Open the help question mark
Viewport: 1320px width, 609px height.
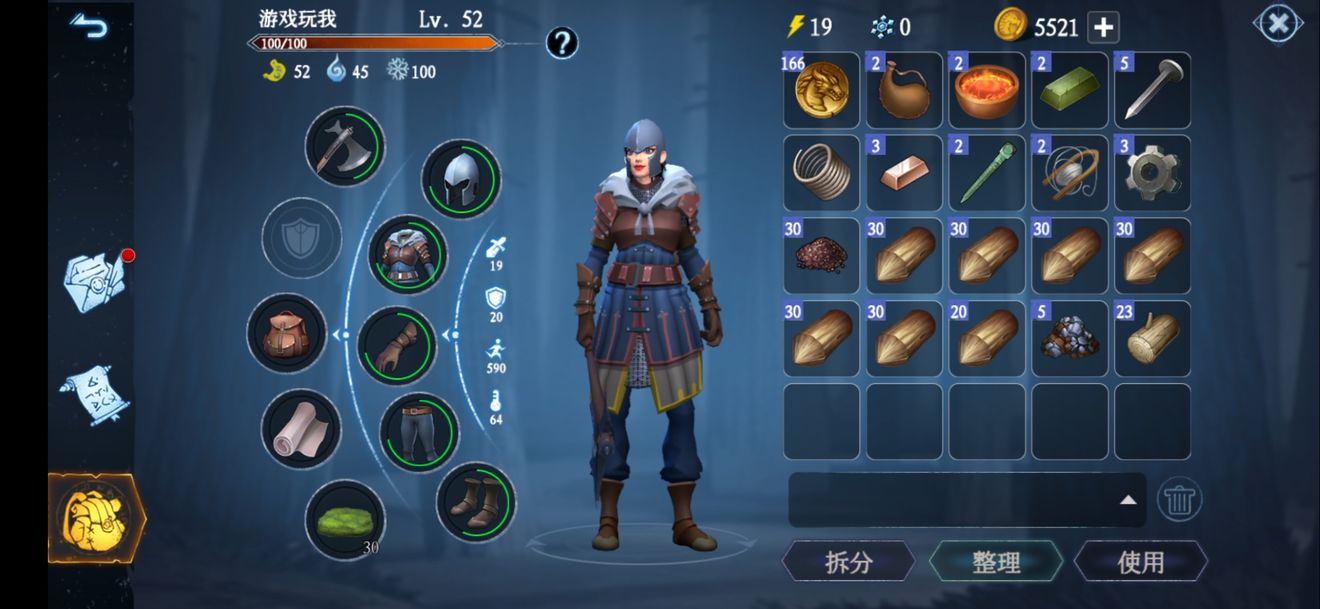[x=562, y=43]
